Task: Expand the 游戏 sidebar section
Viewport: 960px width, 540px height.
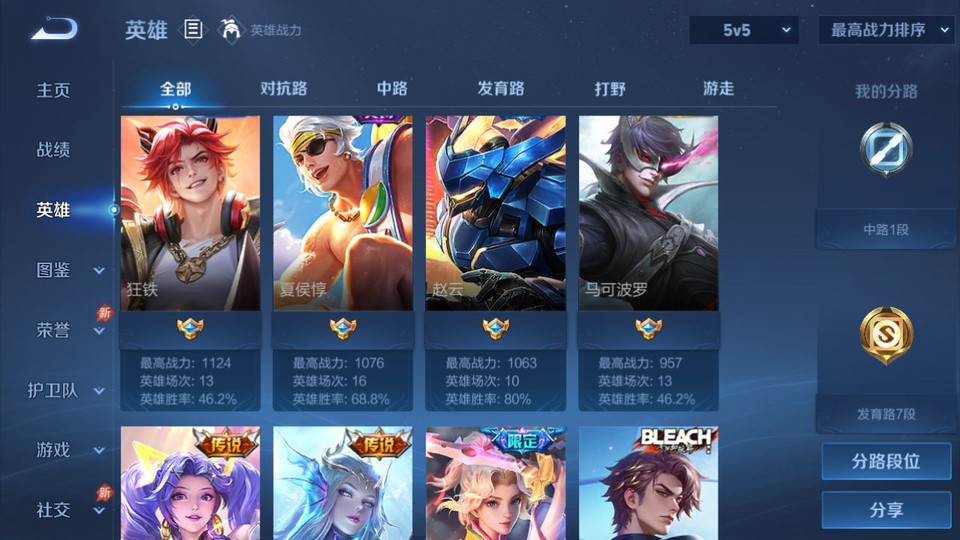Action: 68,450
